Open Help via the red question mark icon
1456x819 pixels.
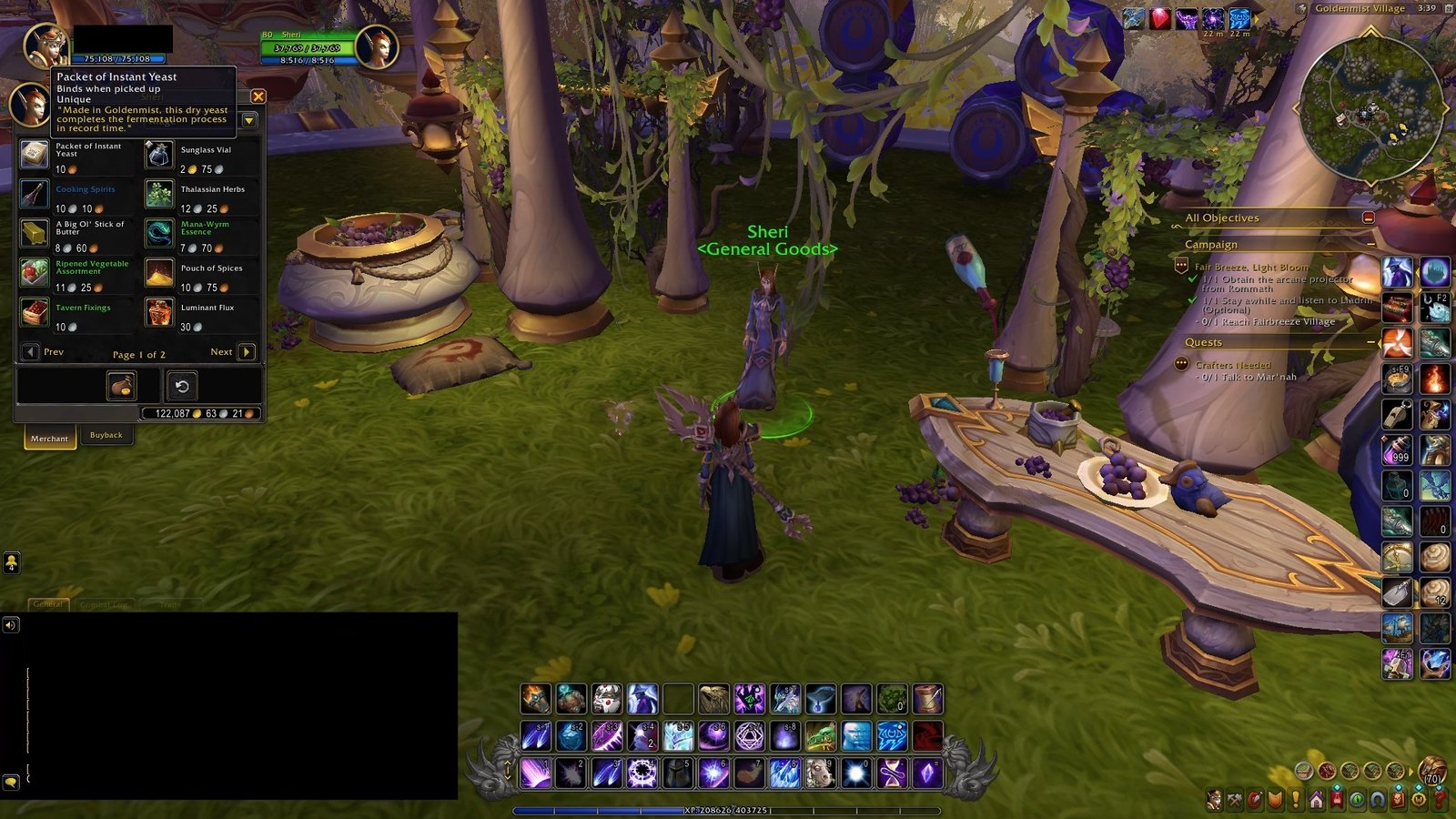1440,800
